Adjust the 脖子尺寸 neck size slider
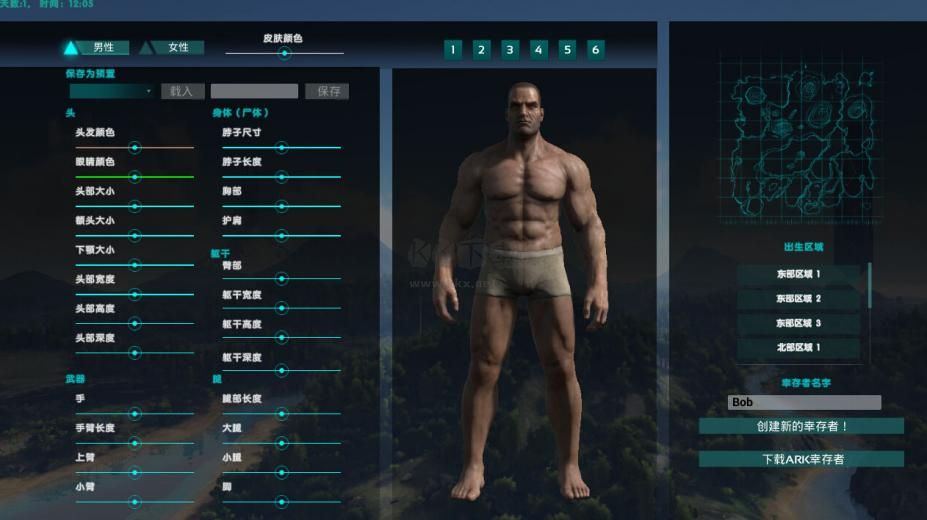 tap(281, 147)
